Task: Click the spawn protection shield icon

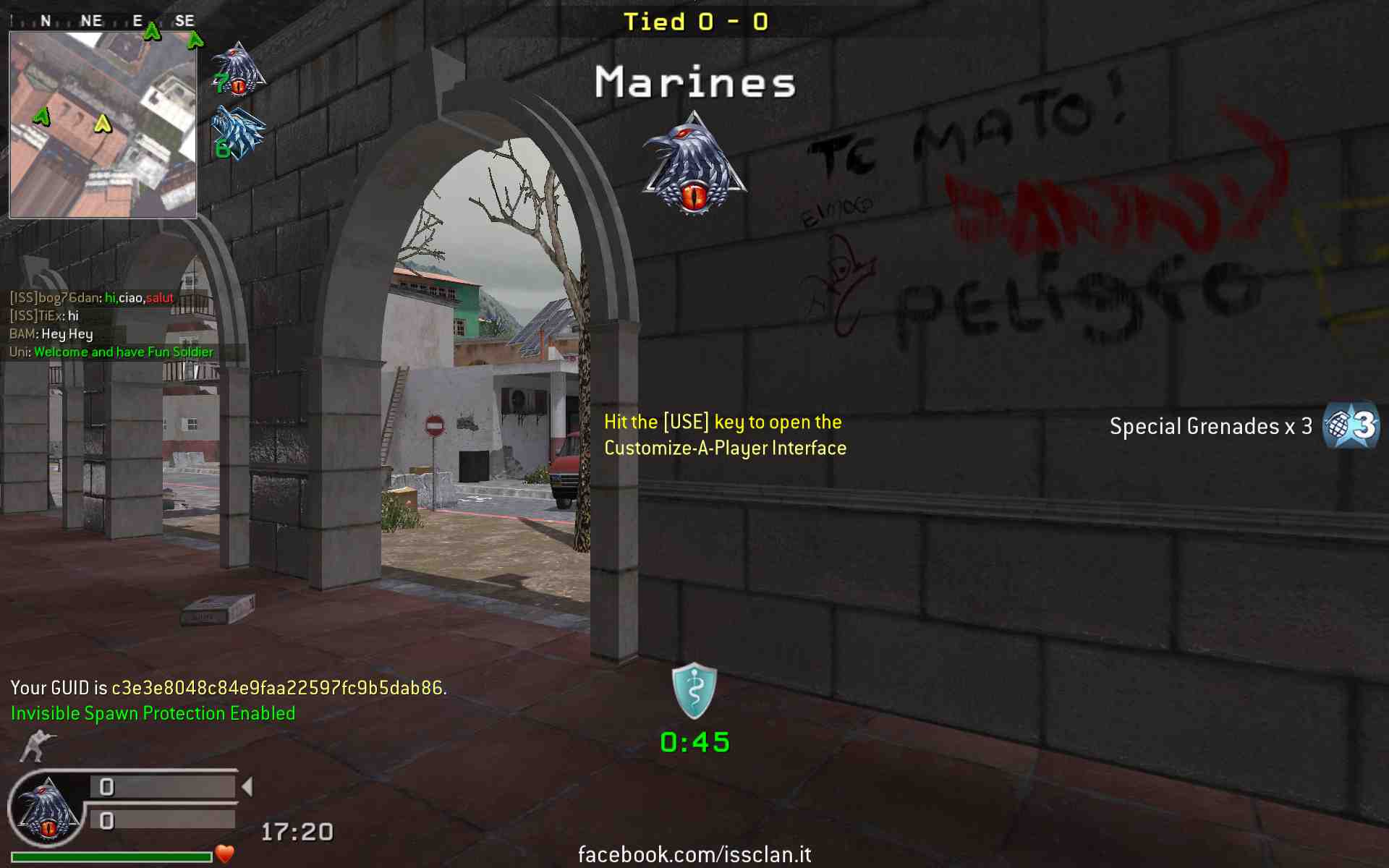Action: point(694,691)
